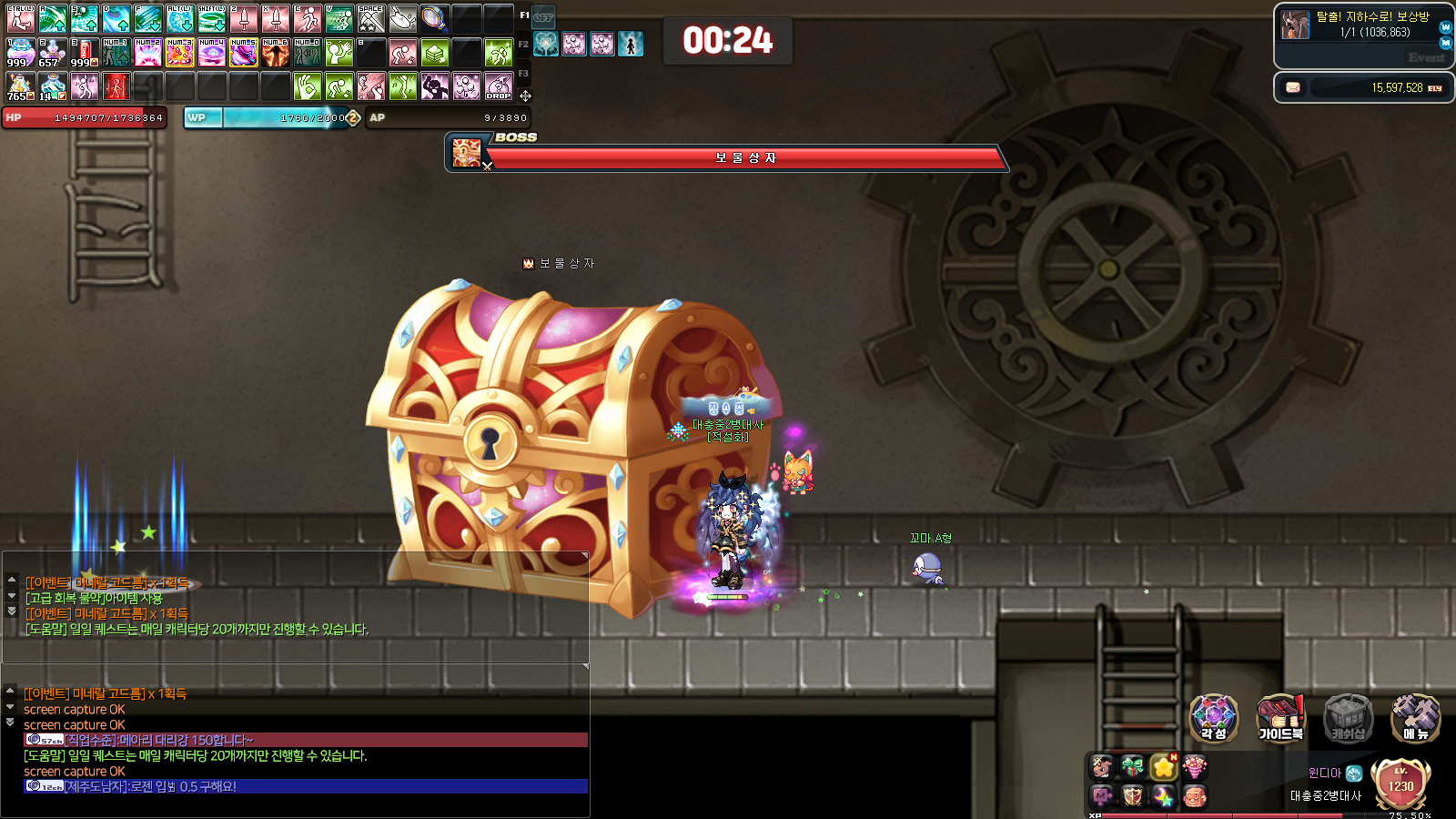The height and width of the screenshot is (819, 1456).
Task: Click the event dungeon portrait thumbnail
Action: coord(1294,25)
